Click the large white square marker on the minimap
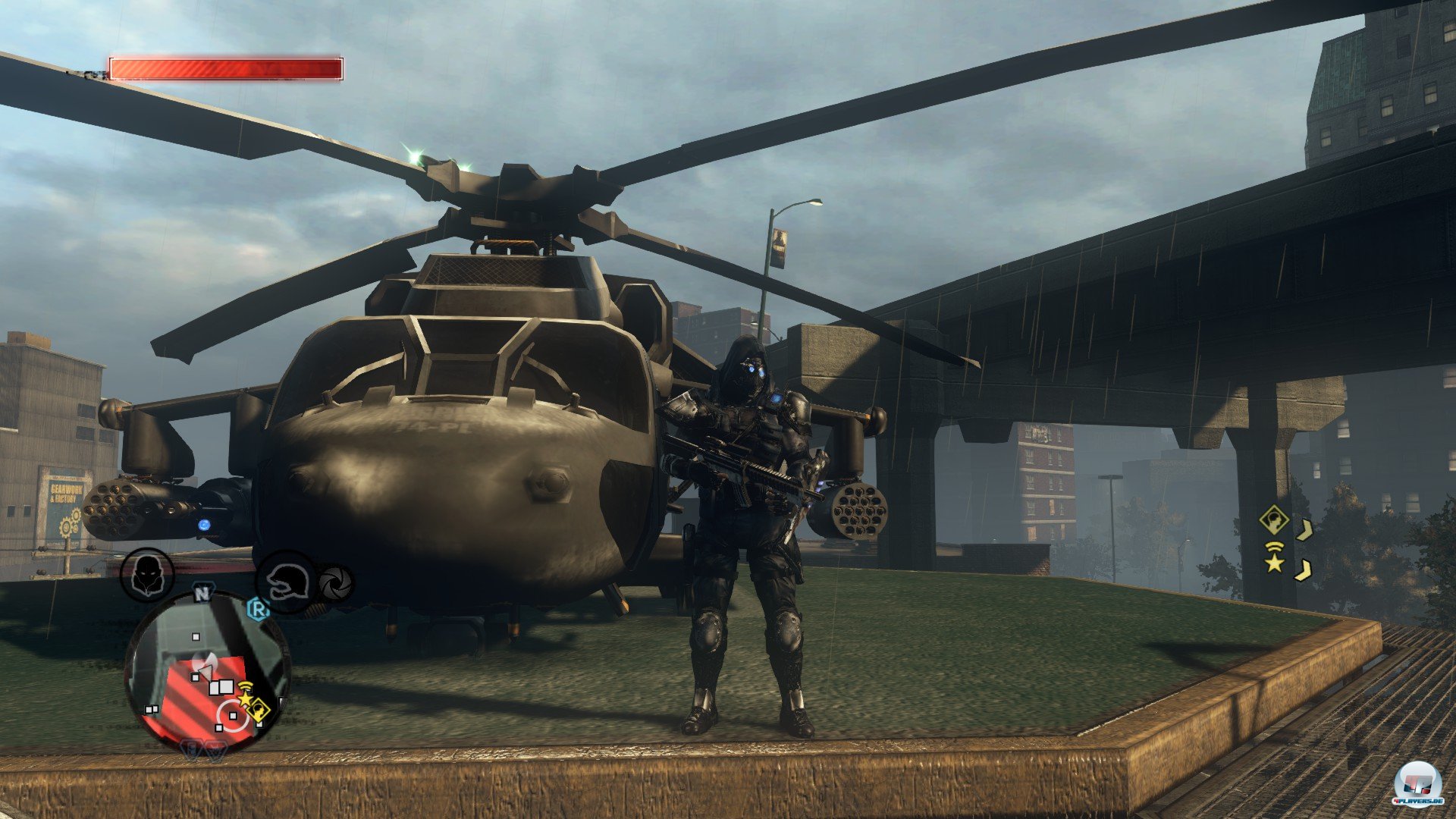Screen dimensions: 1456x819 coord(228,687)
